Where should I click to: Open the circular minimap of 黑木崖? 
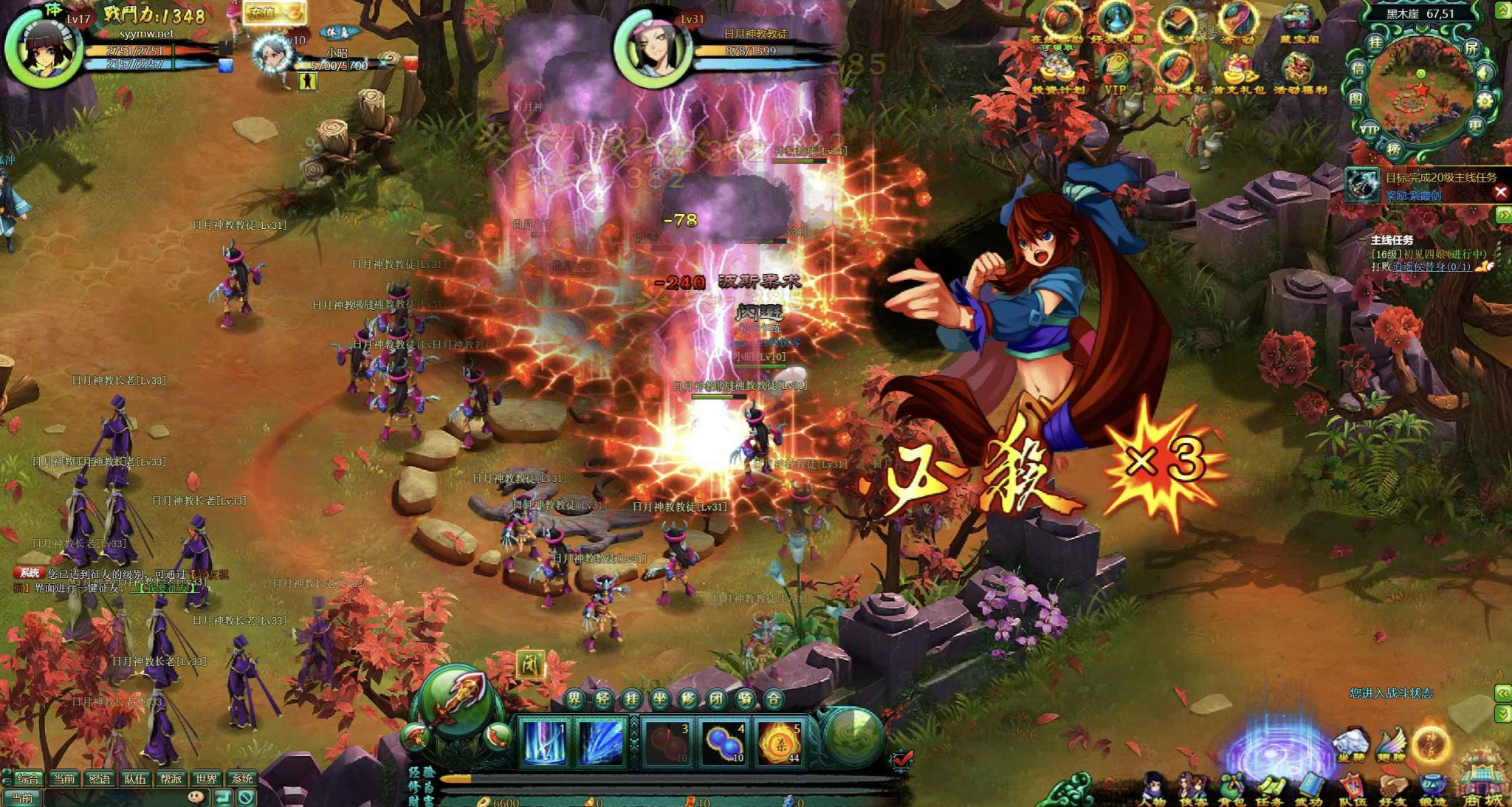(x=1420, y=95)
